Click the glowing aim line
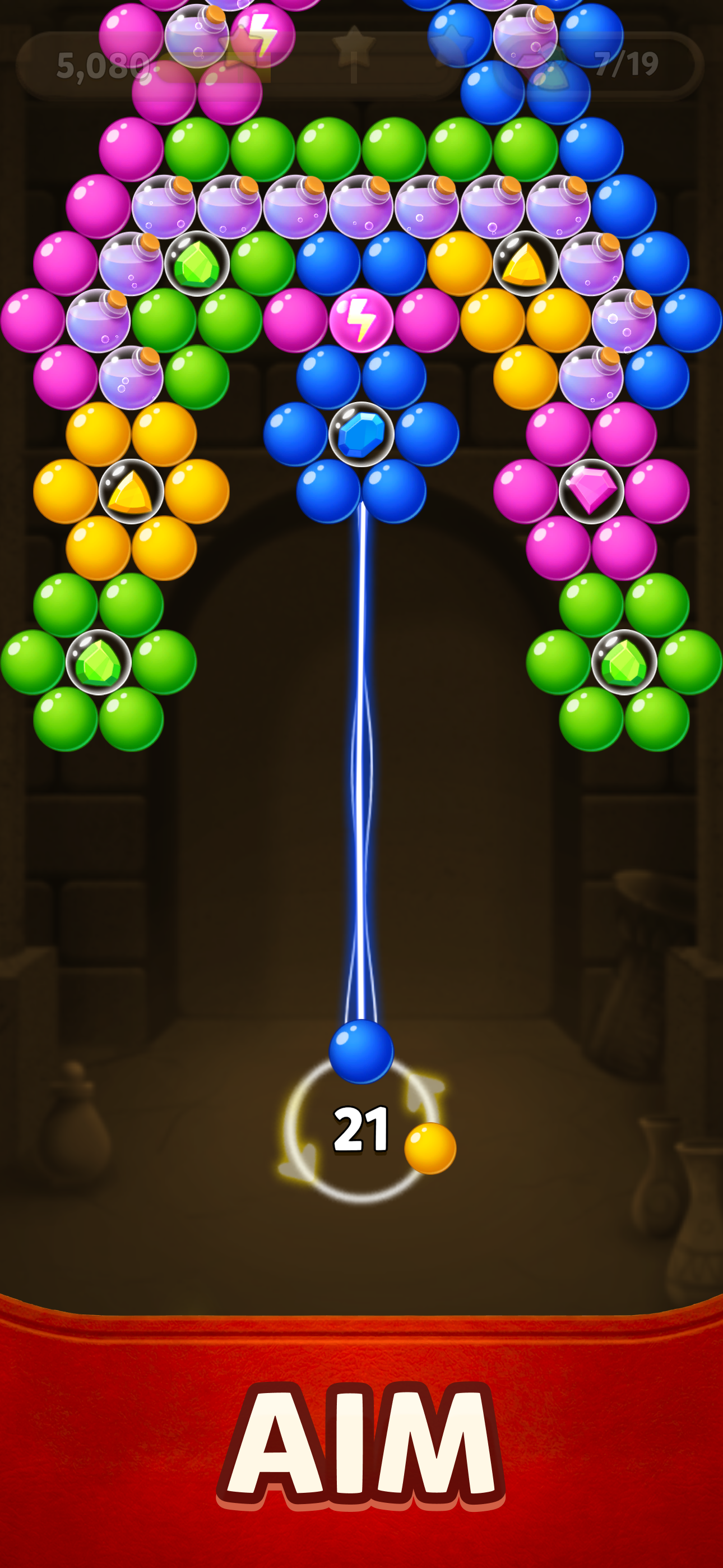 click(361, 791)
